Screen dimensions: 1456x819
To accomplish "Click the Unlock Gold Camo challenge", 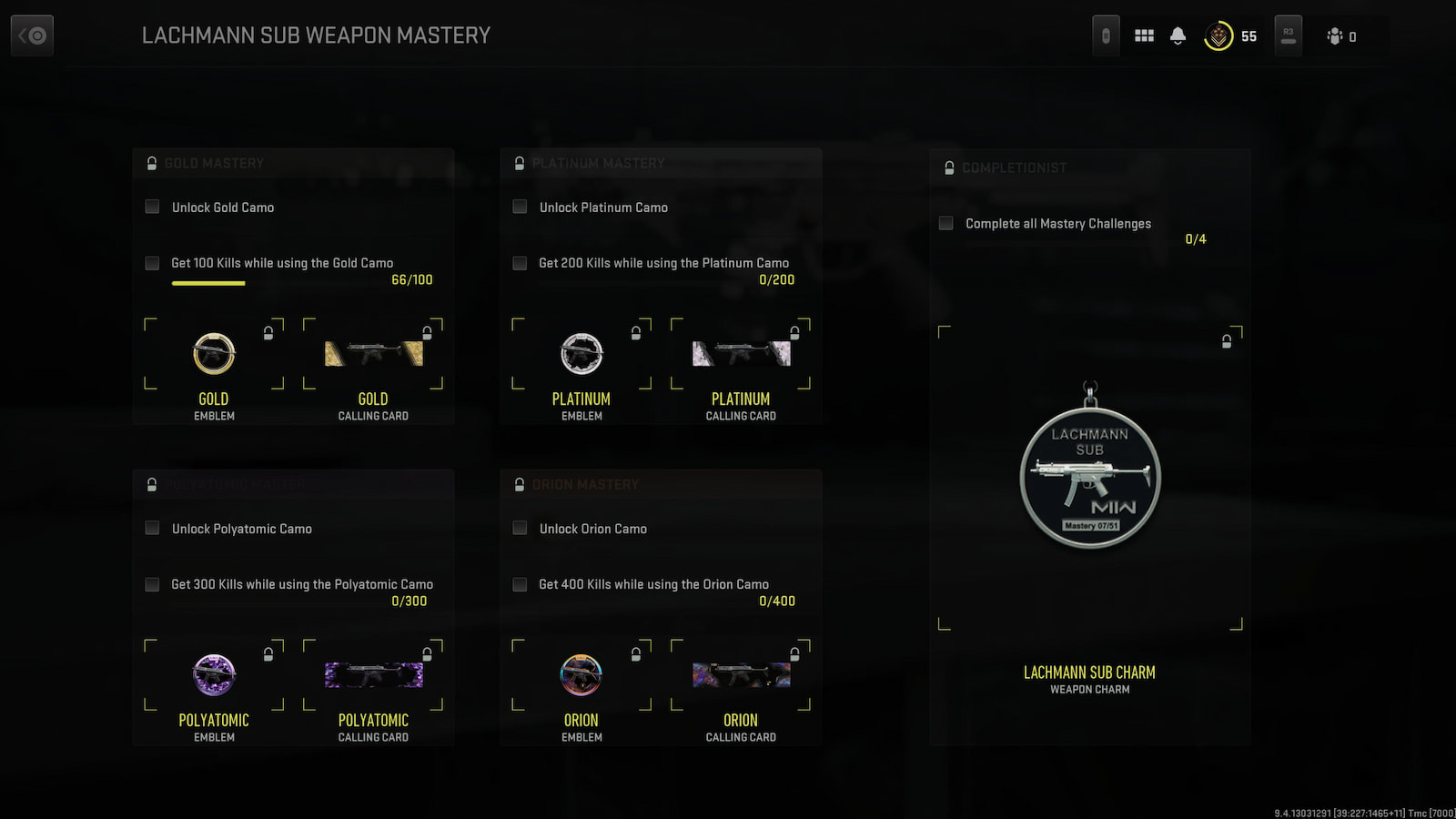I will (223, 207).
